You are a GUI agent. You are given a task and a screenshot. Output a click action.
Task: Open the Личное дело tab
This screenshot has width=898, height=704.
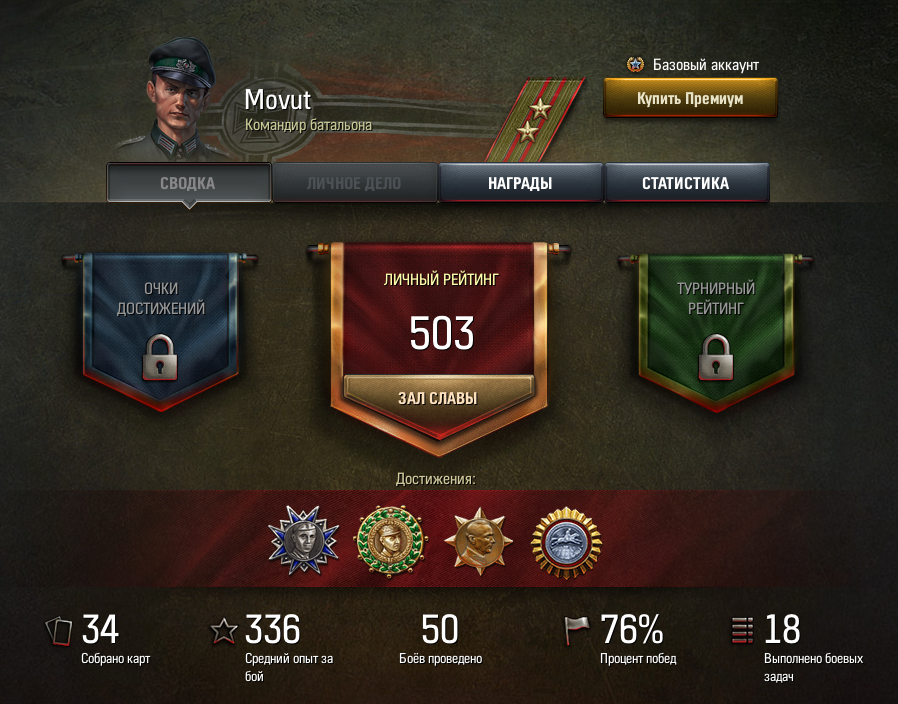tap(354, 183)
